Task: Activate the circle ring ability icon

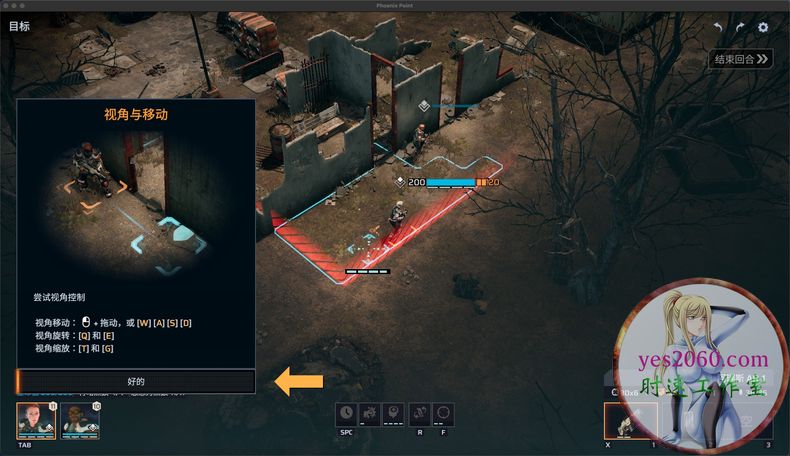Action: tap(443, 412)
